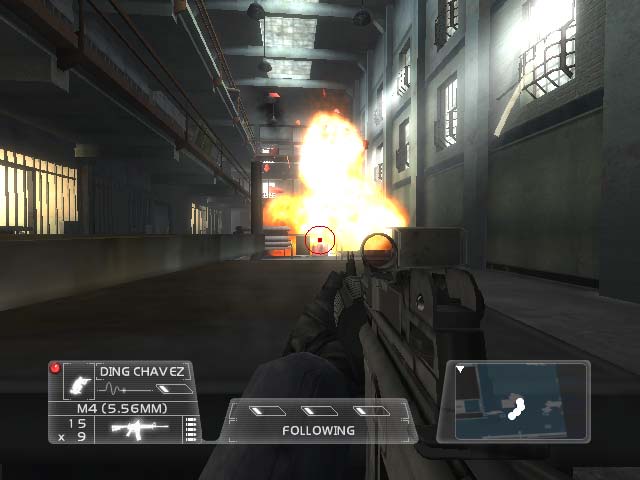640x480 pixels.
Task: Select the M4 rifle weapon icon
Action: 138,429
